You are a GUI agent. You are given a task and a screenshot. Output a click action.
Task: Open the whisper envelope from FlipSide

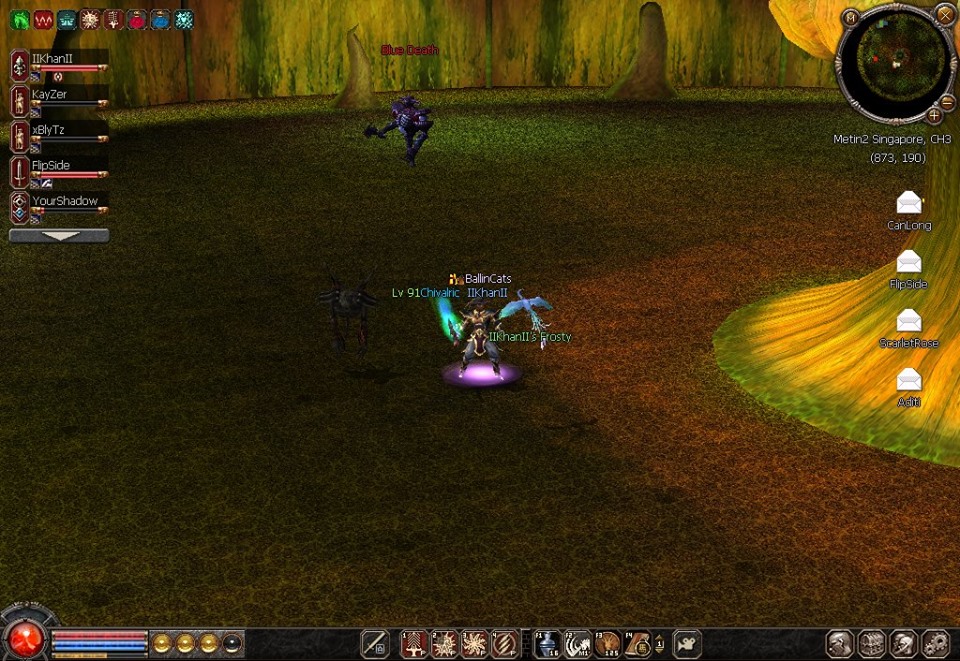click(x=908, y=262)
